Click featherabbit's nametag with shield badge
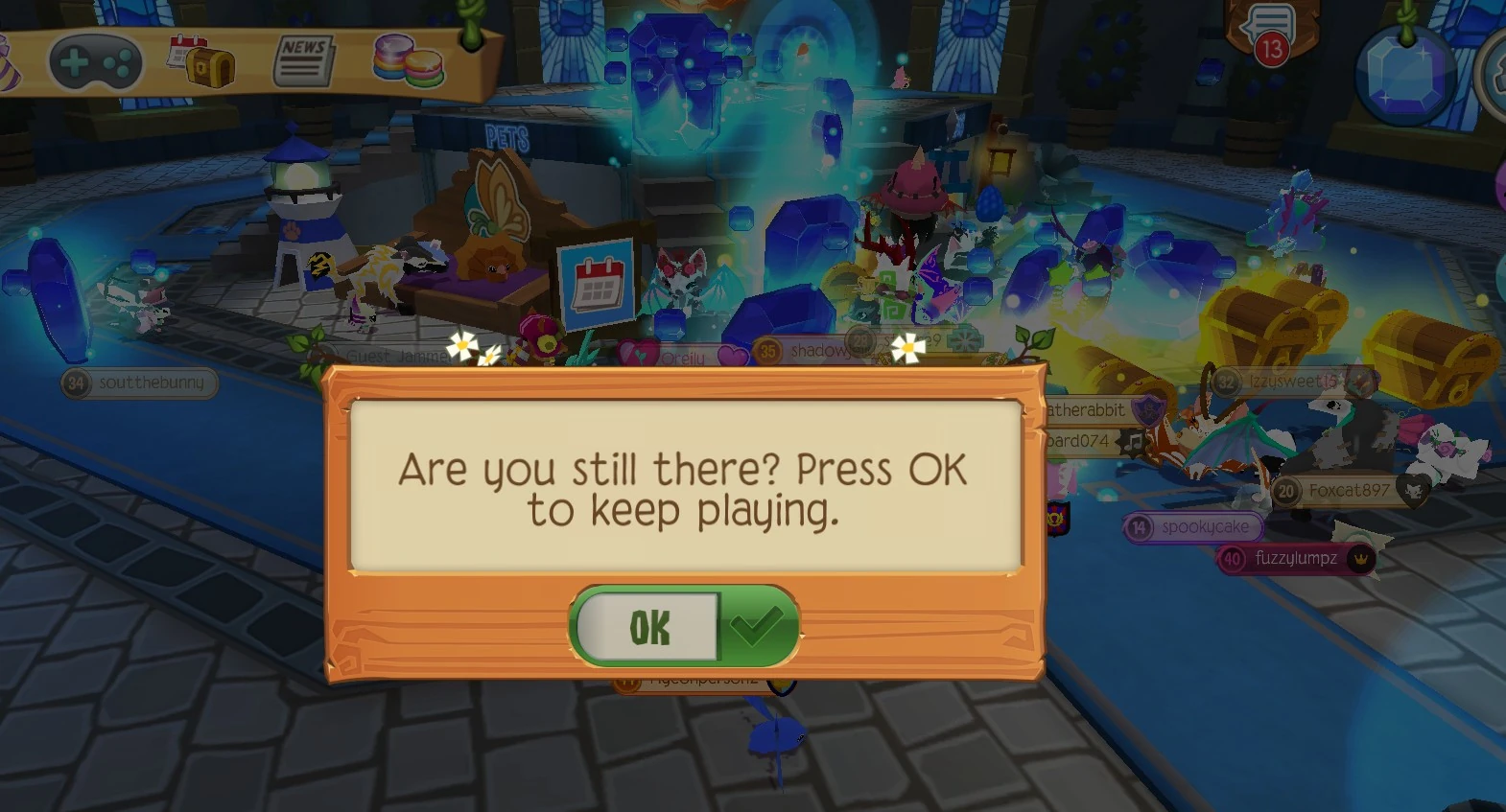Screen dimensions: 1506x812 click(x=1089, y=409)
